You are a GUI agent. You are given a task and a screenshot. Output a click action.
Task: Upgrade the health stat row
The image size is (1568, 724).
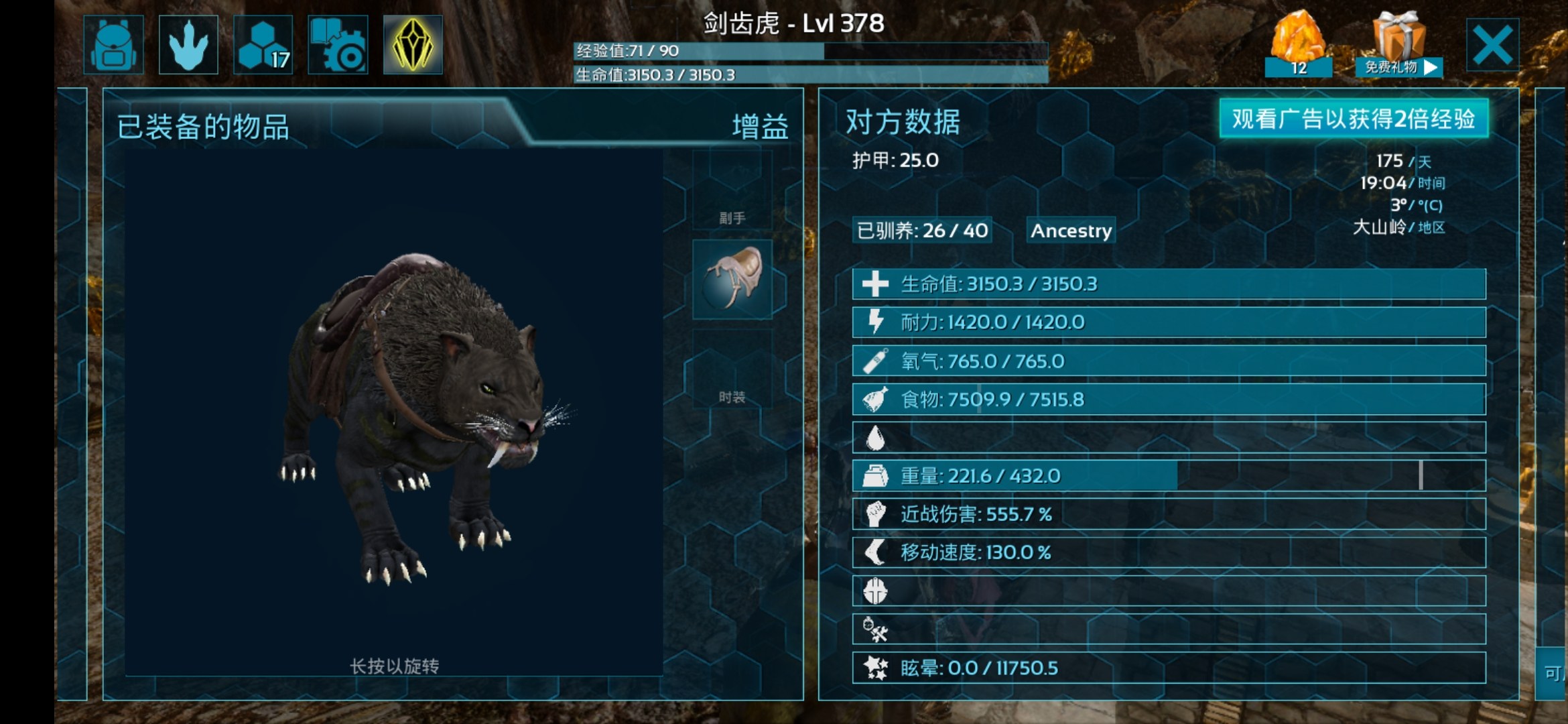(x=1169, y=284)
